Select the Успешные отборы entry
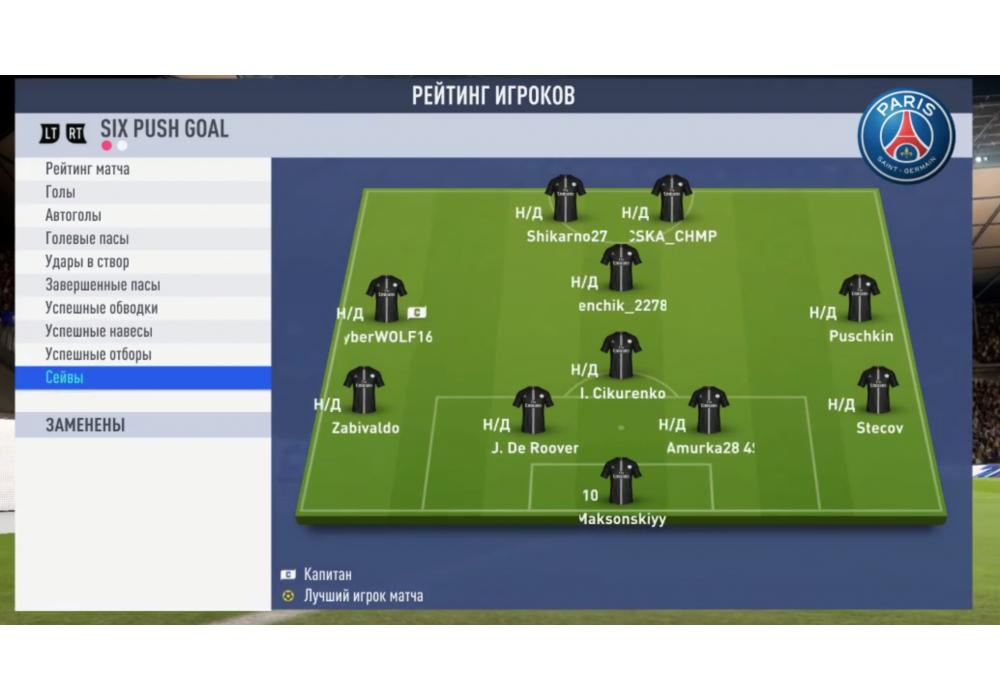 click(142, 354)
